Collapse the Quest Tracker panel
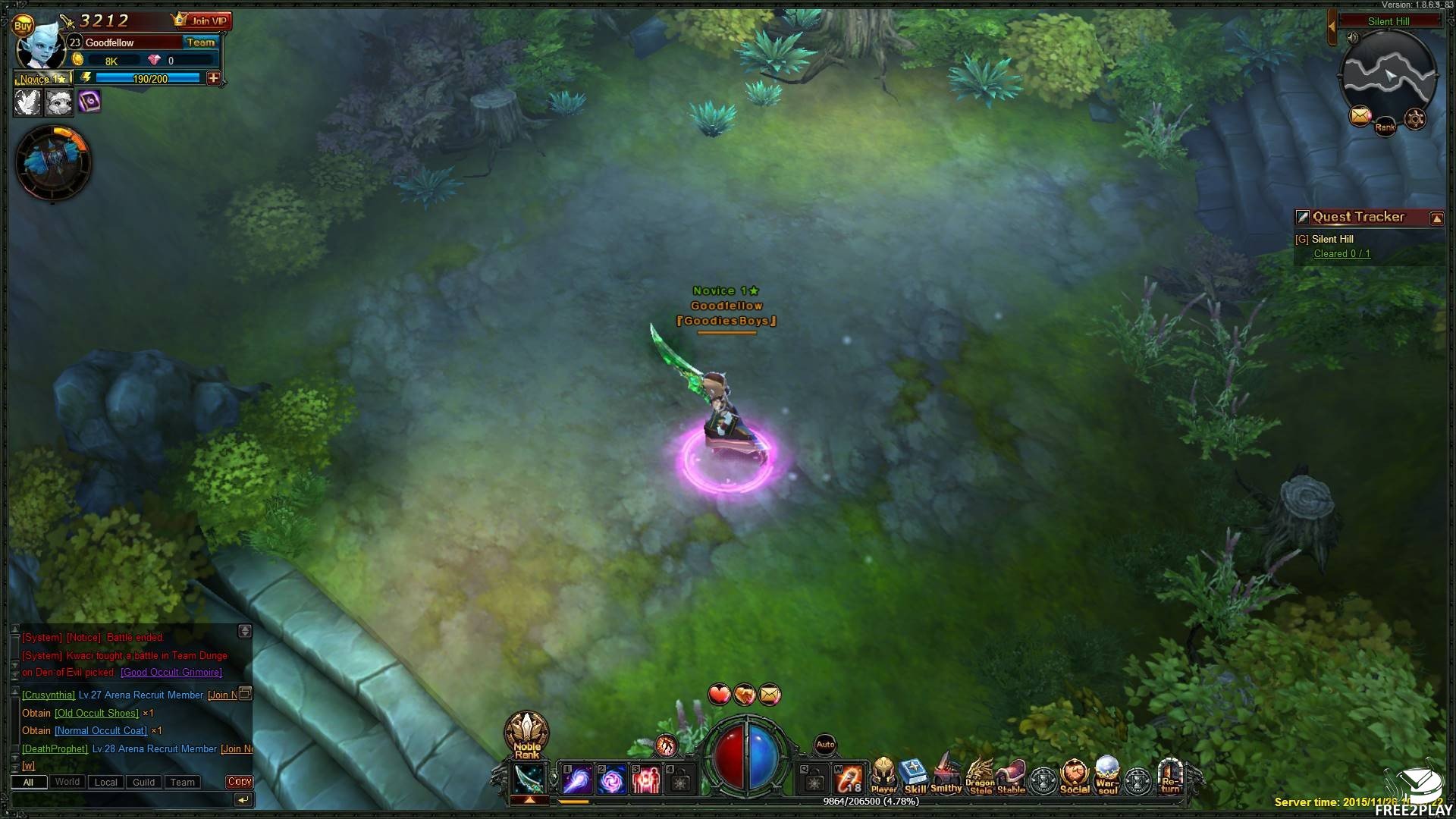 click(x=1436, y=218)
